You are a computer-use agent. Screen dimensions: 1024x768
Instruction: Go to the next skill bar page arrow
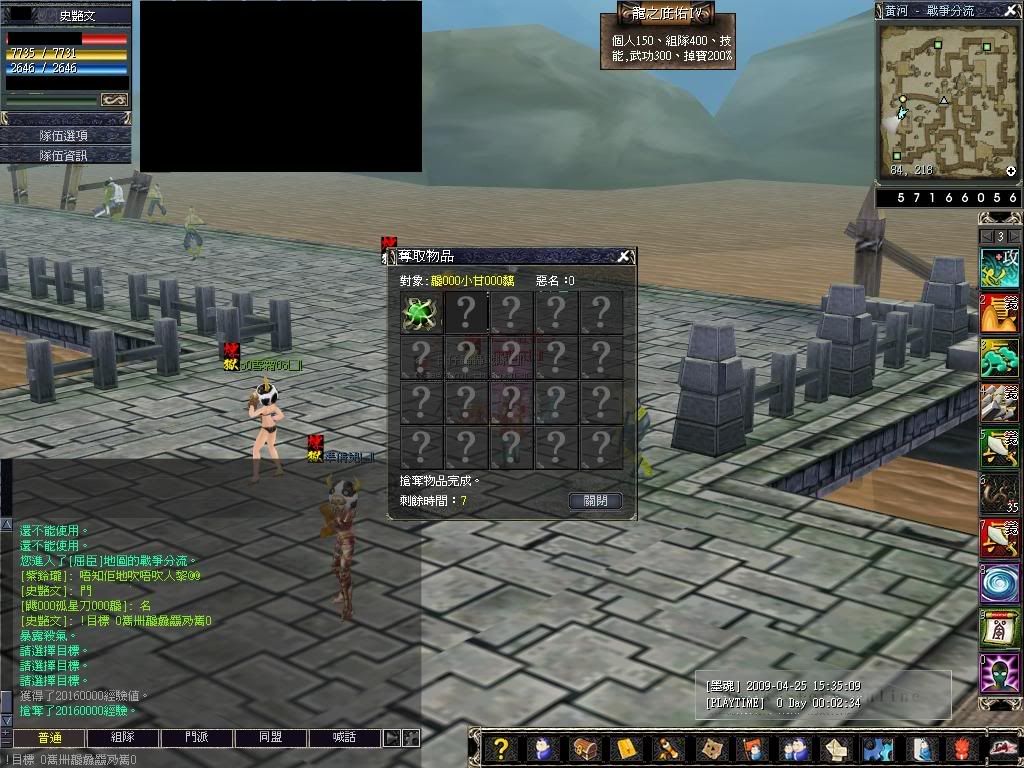click(x=1013, y=236)
